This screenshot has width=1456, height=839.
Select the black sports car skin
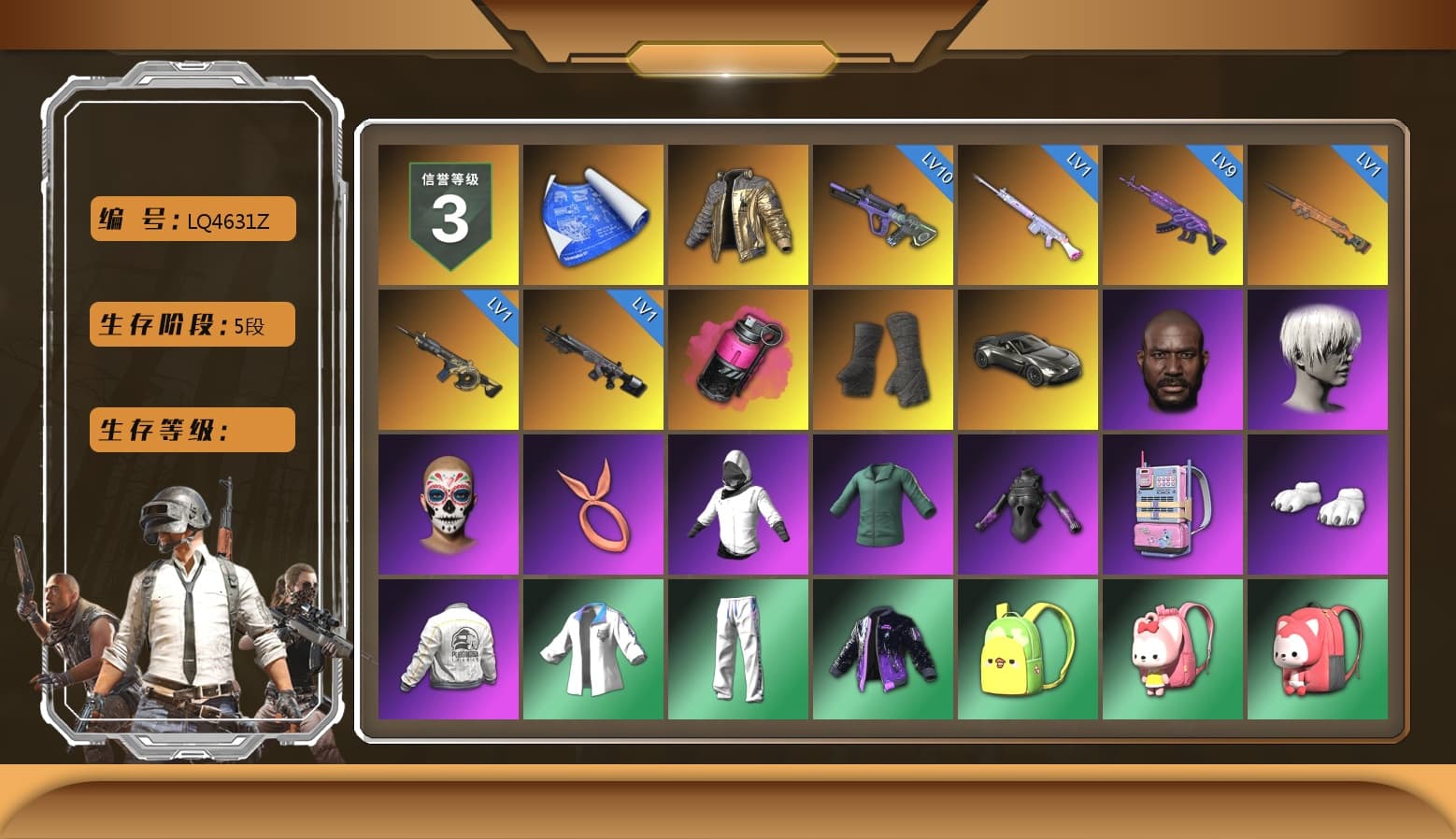click(x=1028, y=359)
